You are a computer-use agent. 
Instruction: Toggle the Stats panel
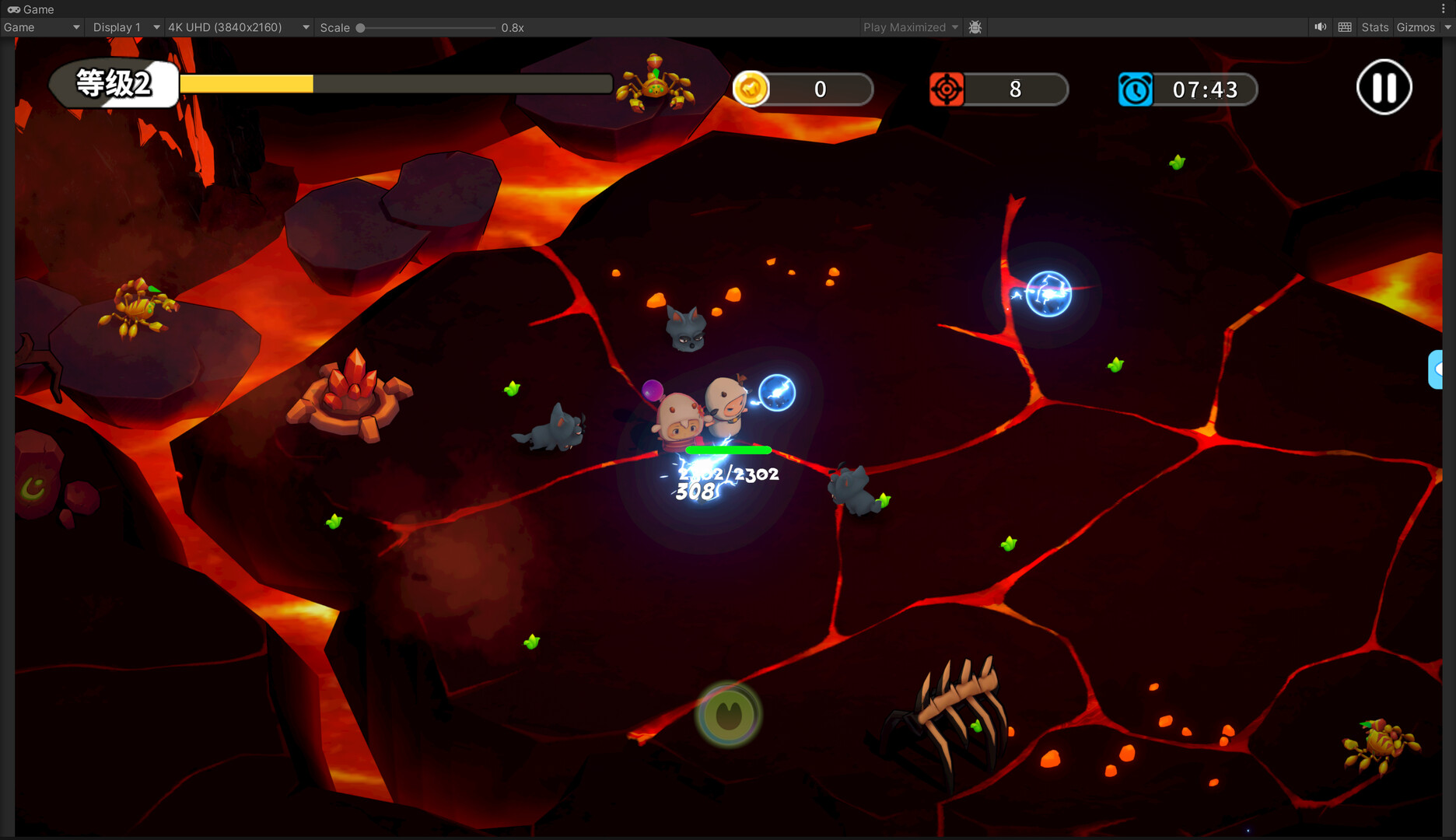[x=1374, y=27]
